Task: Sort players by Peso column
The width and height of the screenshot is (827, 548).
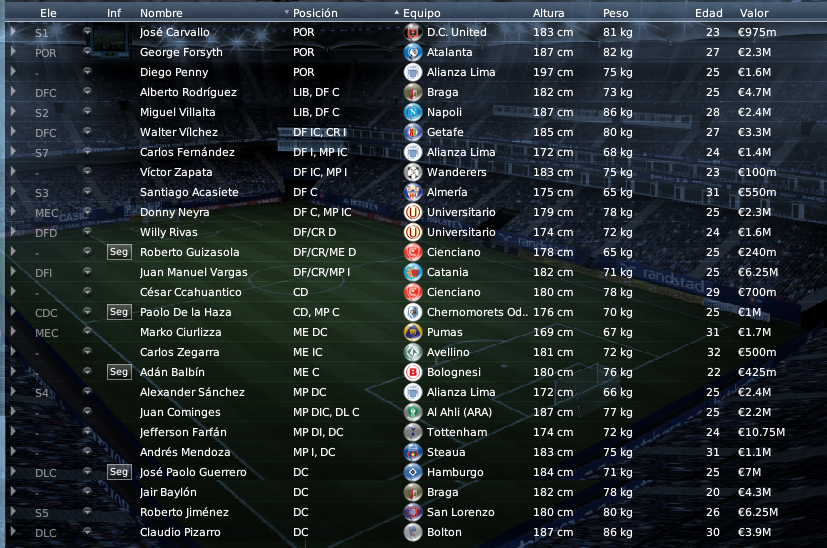Action: (616, 14)
